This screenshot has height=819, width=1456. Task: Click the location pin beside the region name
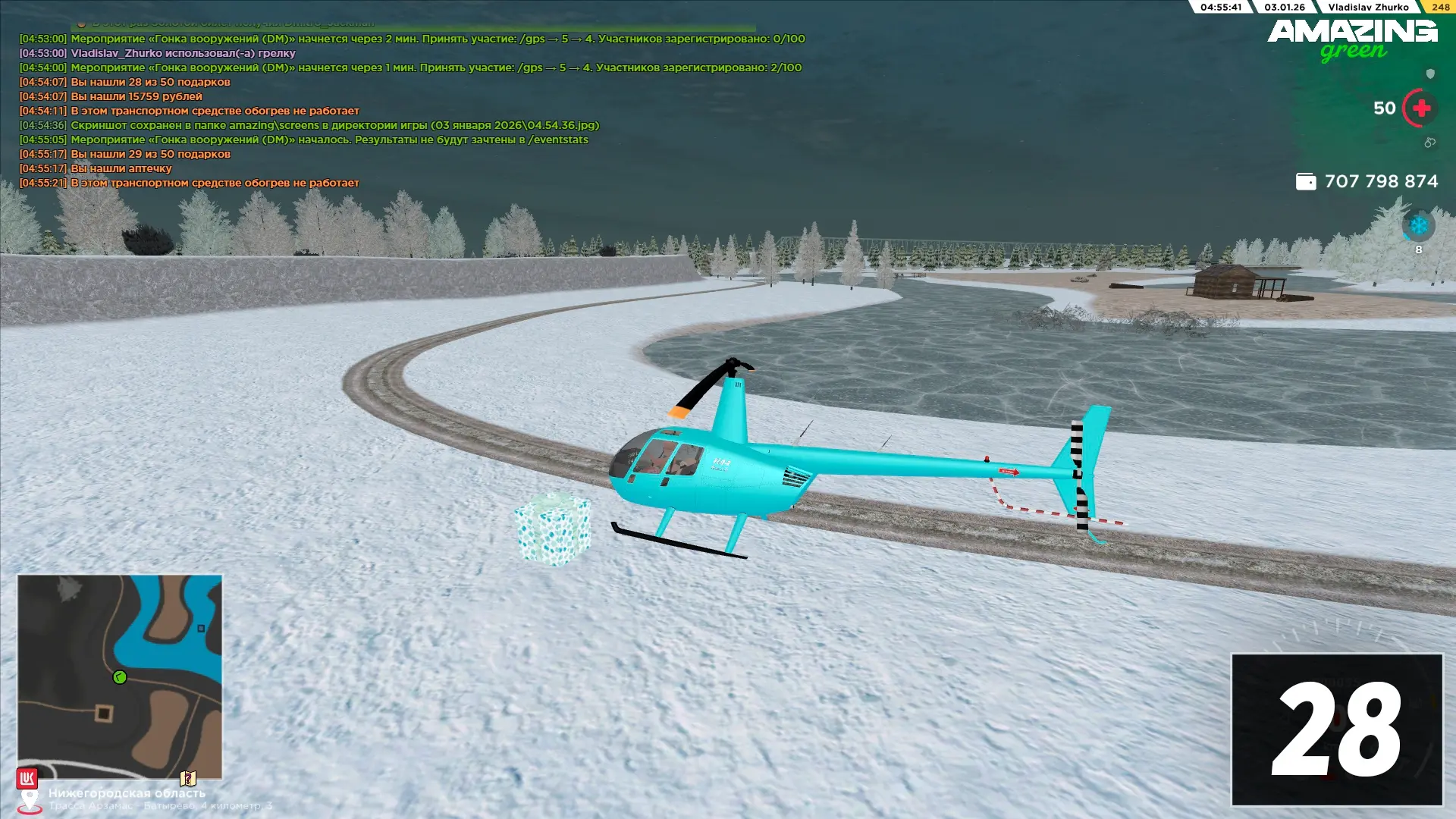tap(30, 800)
